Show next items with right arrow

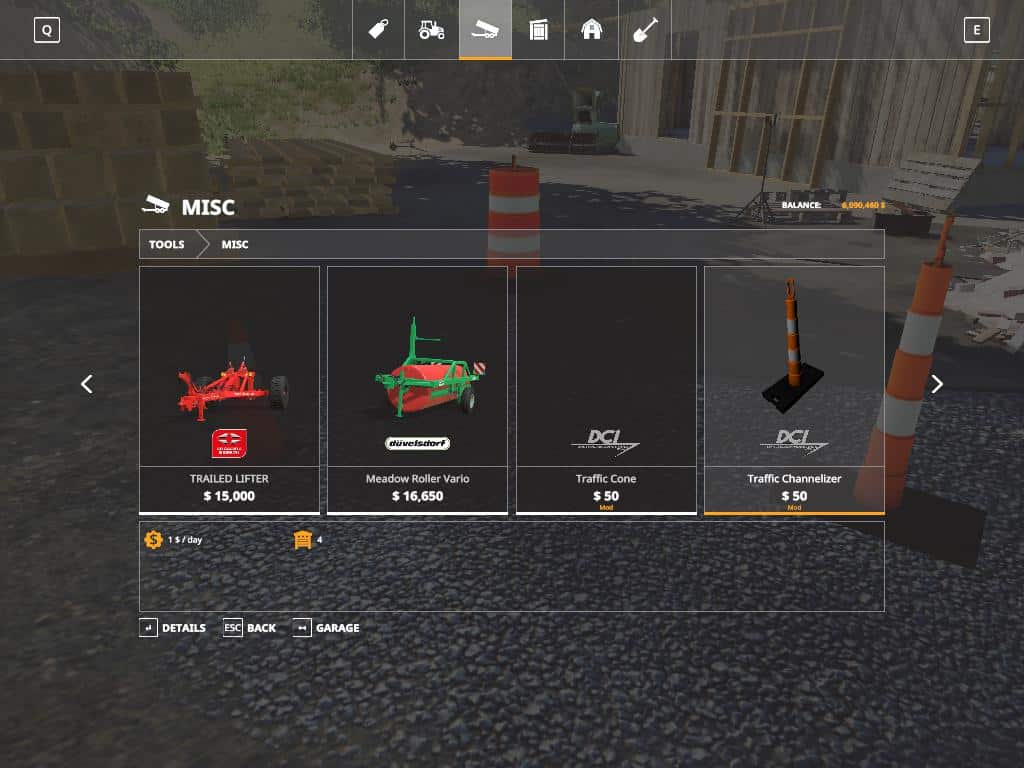pos(937,384)
